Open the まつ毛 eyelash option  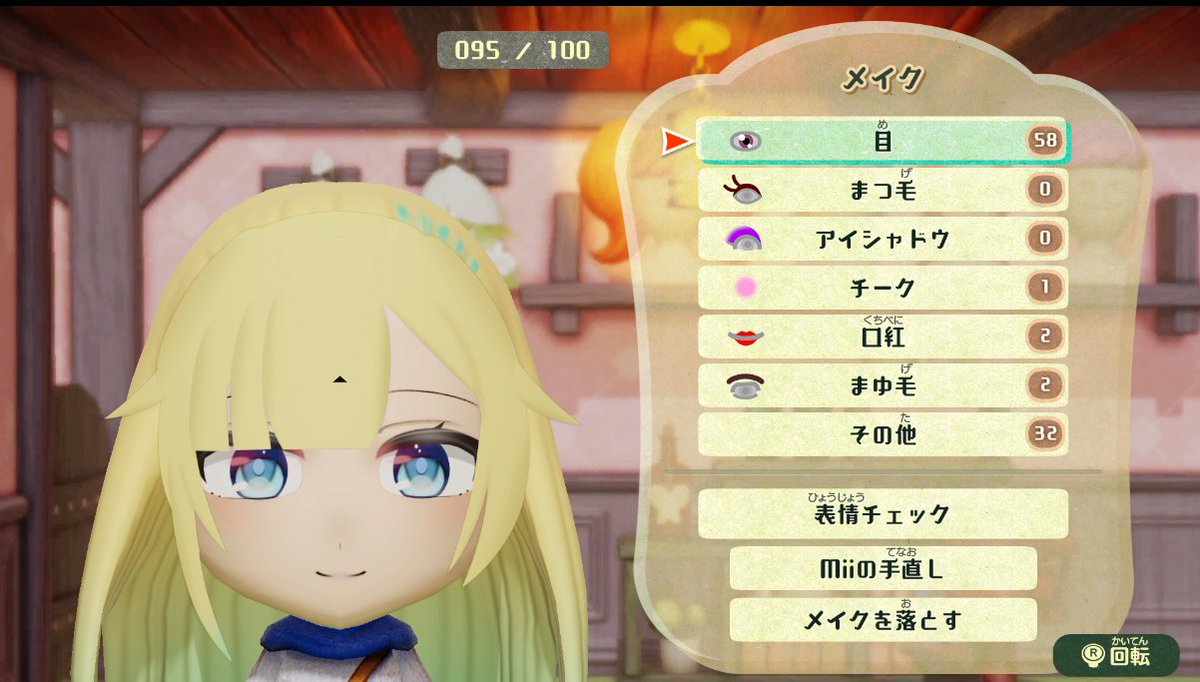(882, 190)
